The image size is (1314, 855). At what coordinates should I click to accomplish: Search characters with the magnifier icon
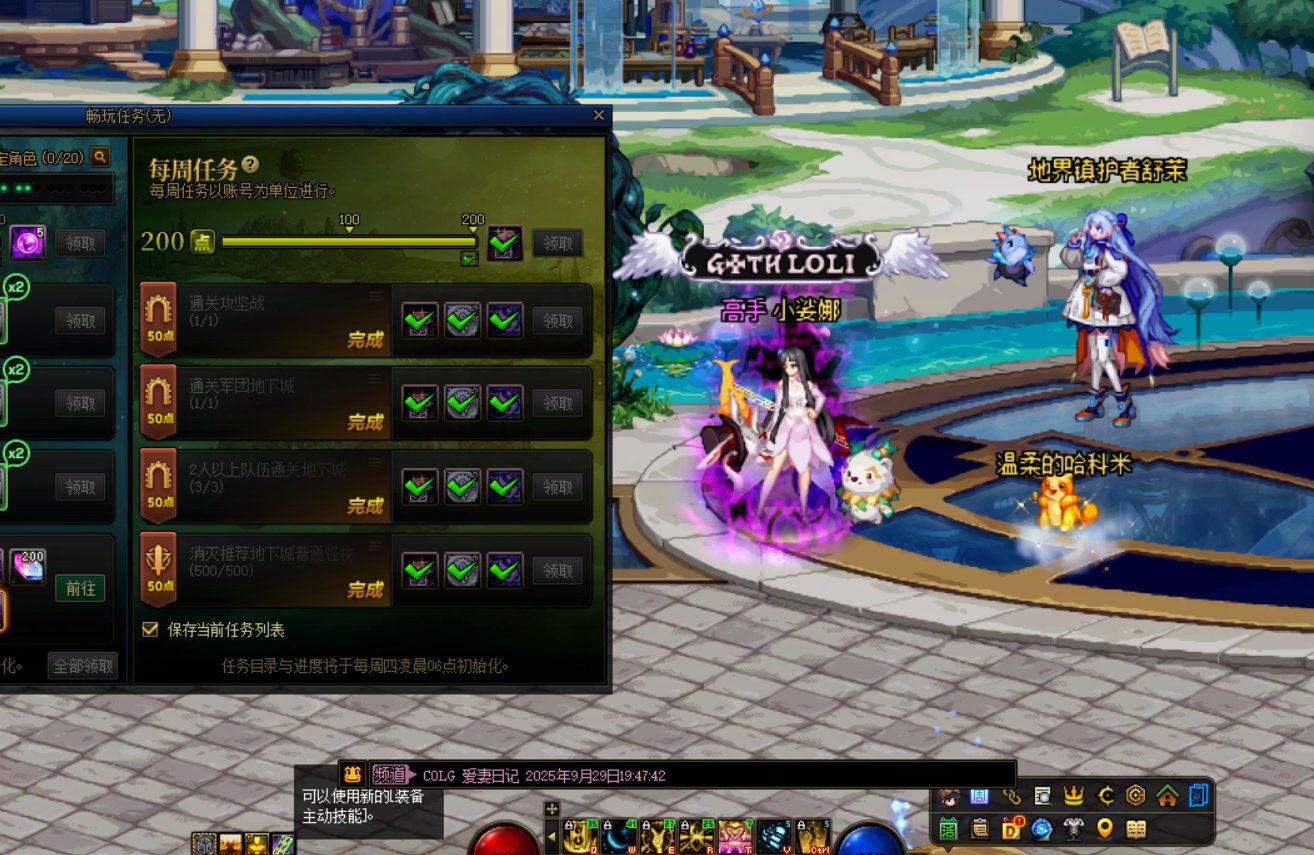pos(99,157)
